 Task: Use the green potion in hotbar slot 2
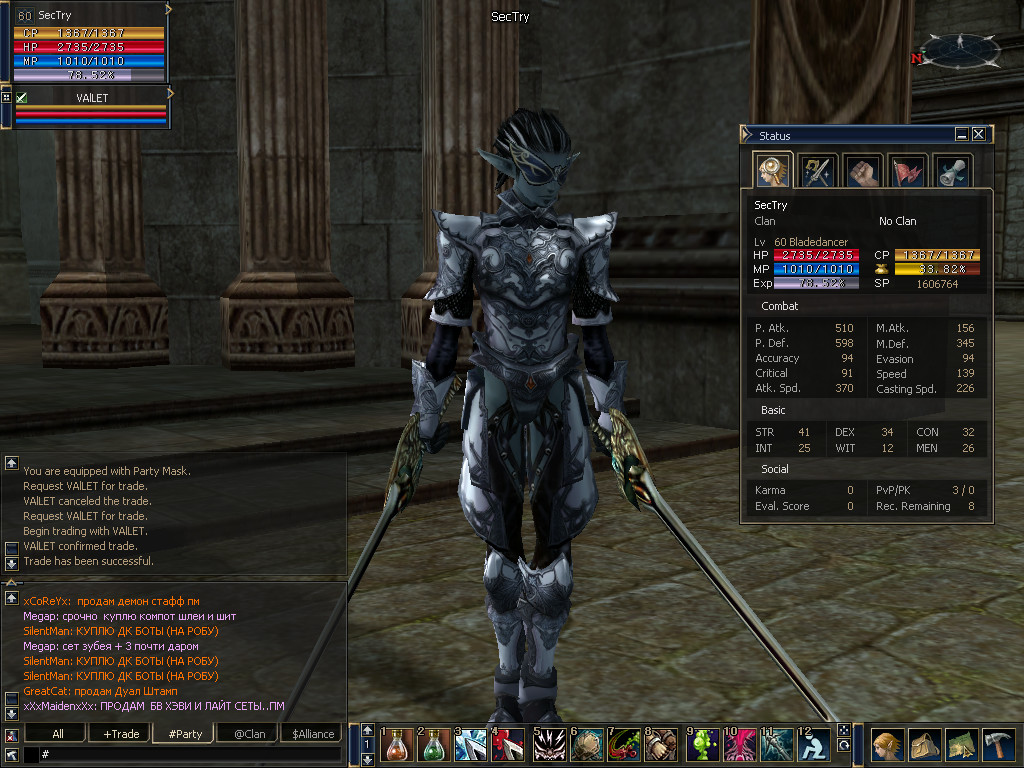435,746
